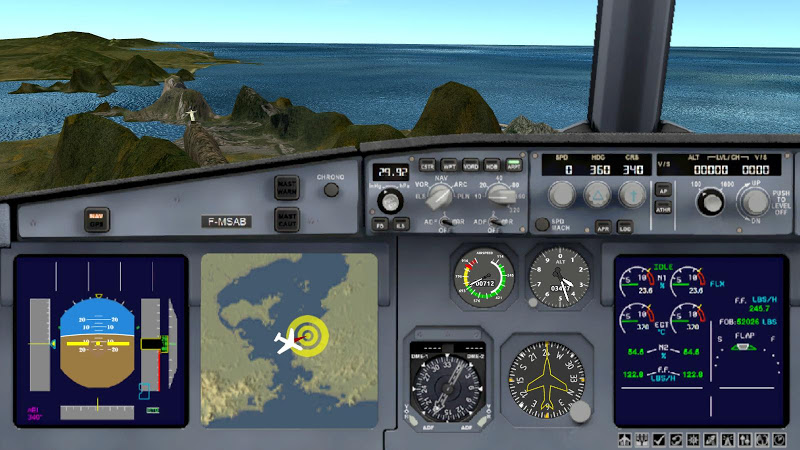The height and width of the screenshot is (450, 800).
Task: Click the moving map display
Action: pyautogui.click(x=289, y=340)
